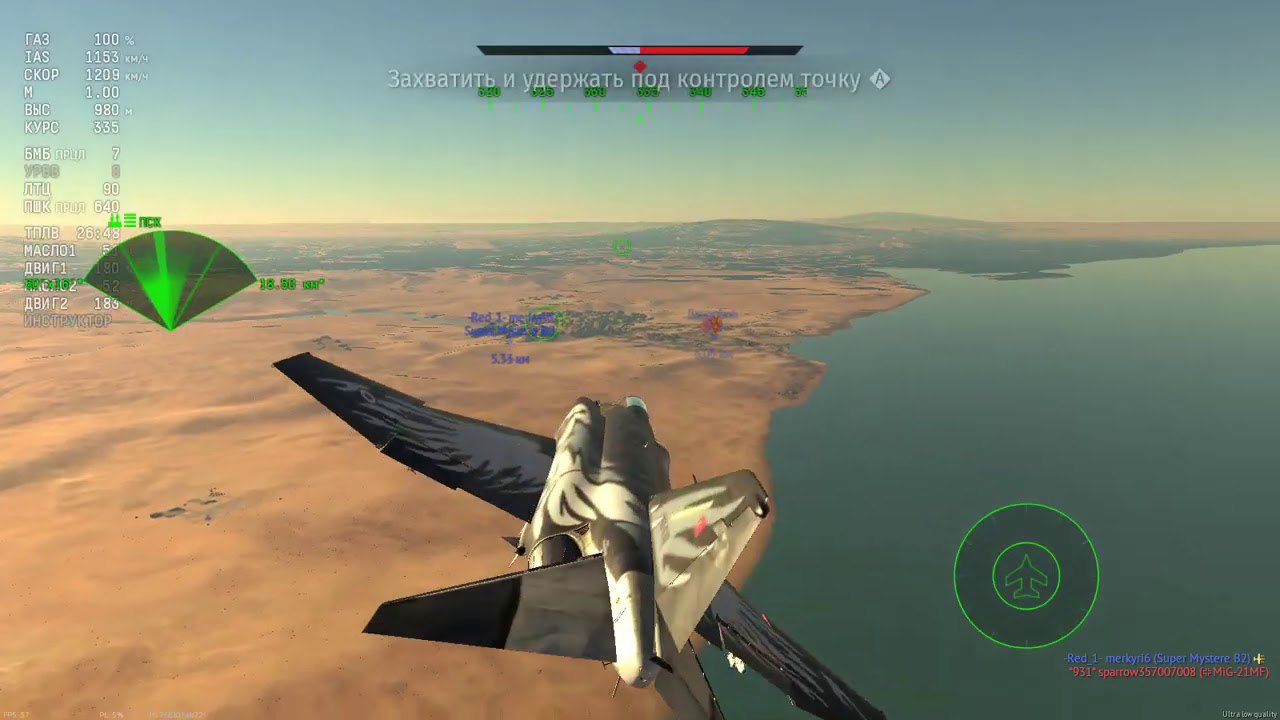
Task: Click the green radar scope display
Action: (x=170, y=279)
